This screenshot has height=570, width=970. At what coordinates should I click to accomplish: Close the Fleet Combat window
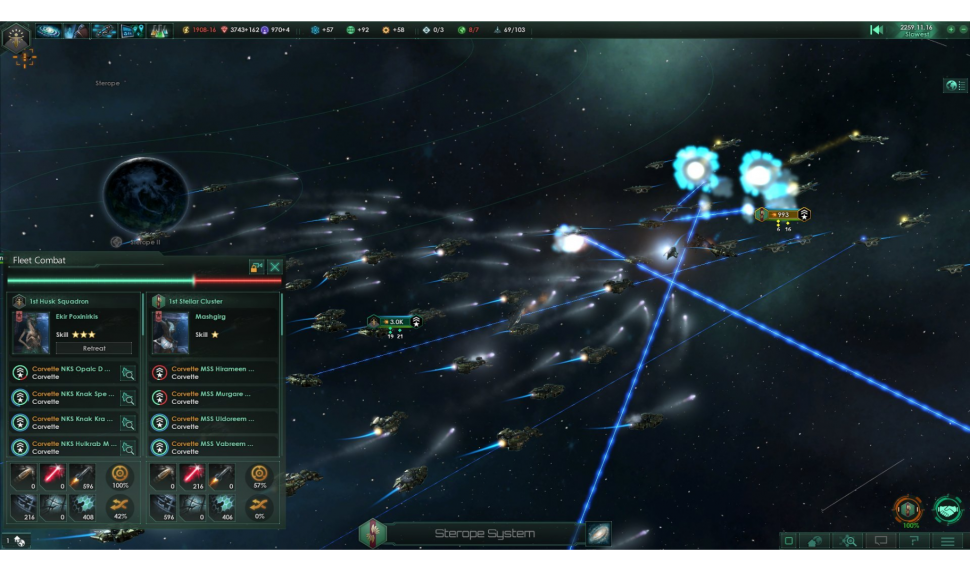click(x=275, y=267)
